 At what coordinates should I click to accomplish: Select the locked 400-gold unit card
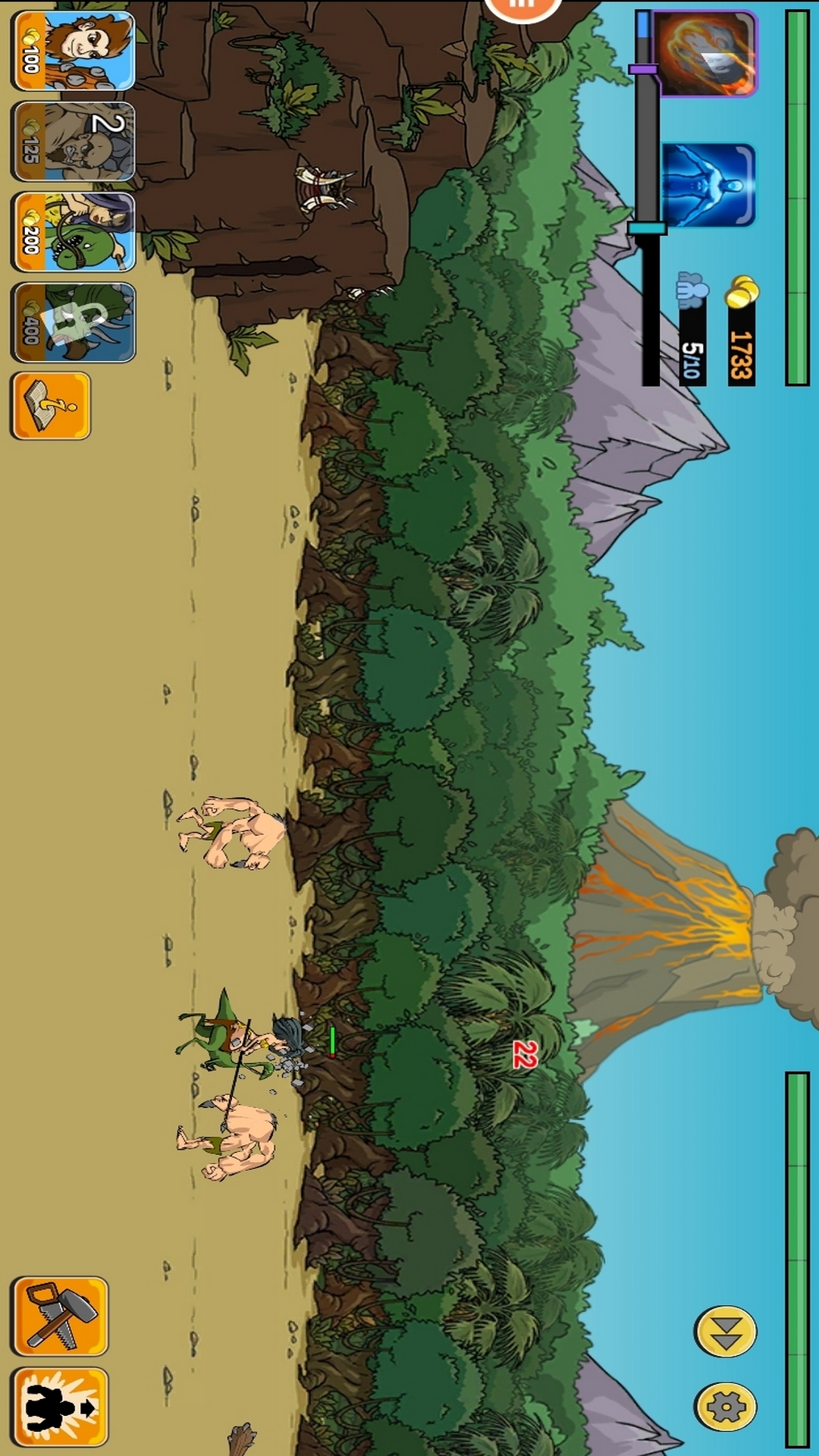(73, 322)
